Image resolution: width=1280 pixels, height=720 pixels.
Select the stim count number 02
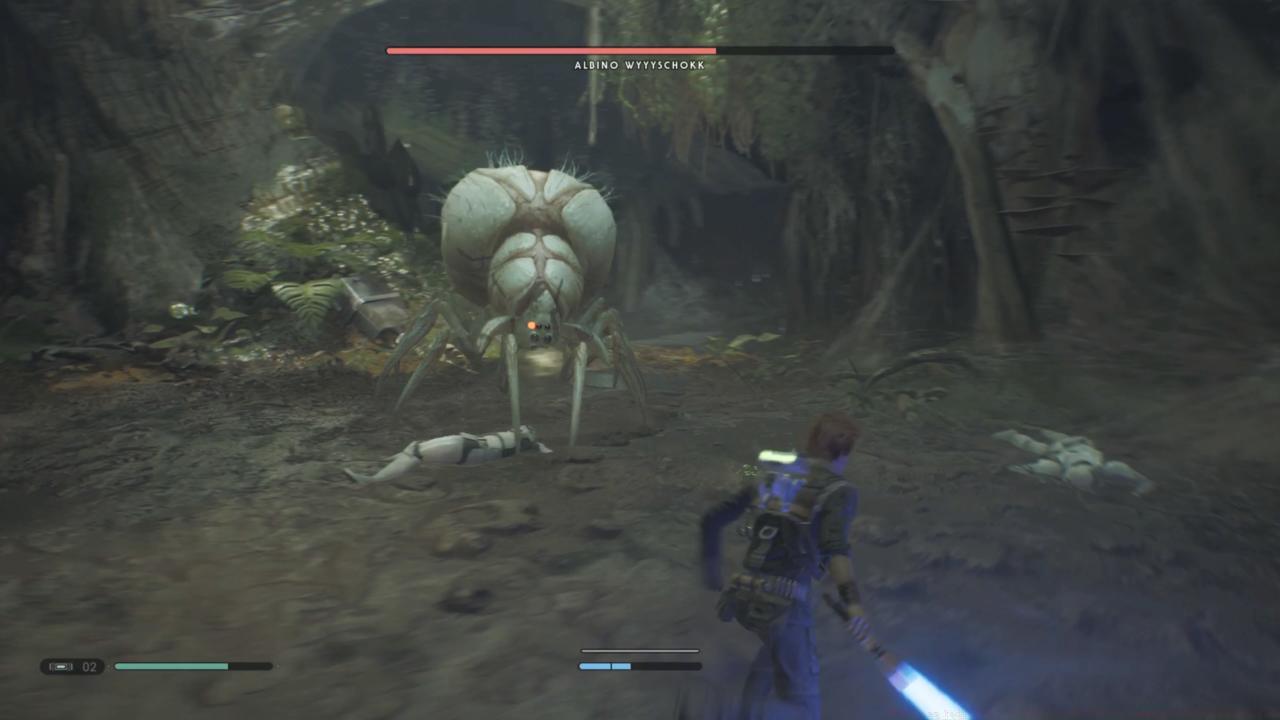[89, 665]
